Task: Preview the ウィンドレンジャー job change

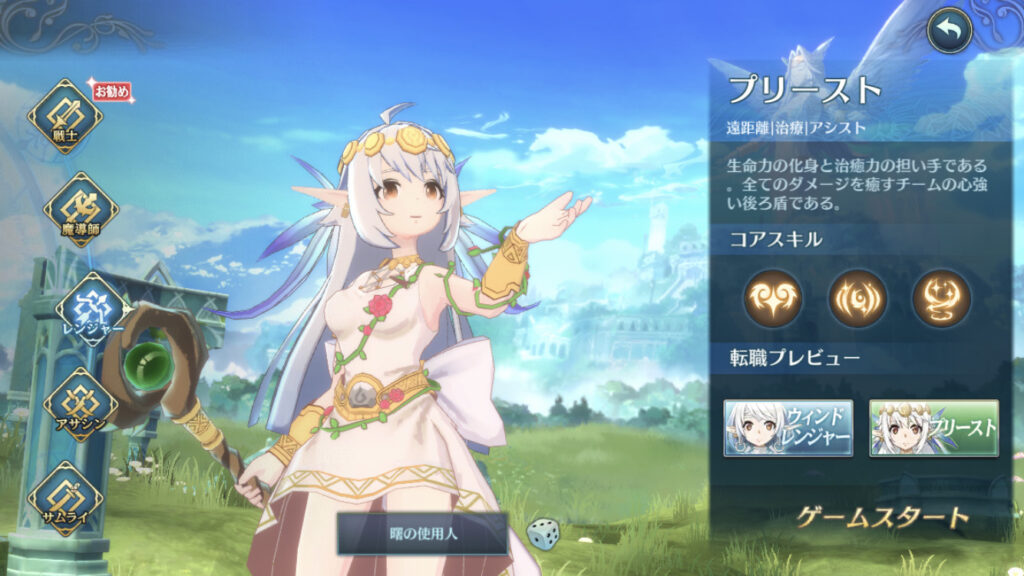Action: point(788,428)
